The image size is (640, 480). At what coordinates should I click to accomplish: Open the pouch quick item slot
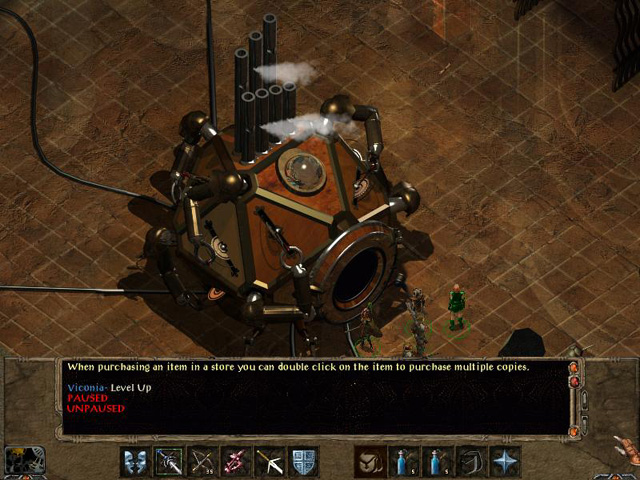click(369, 461)
